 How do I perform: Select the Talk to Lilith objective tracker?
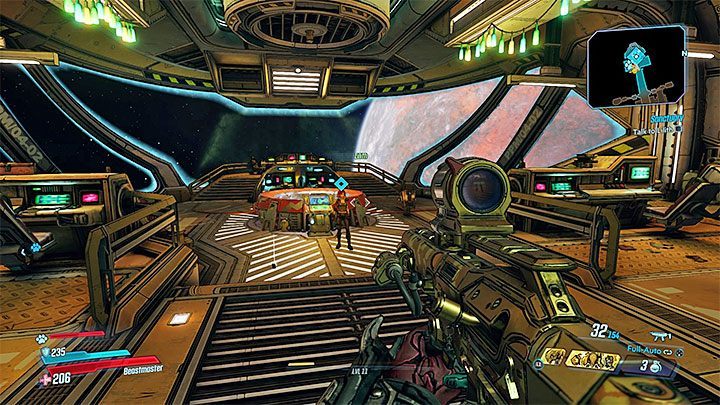[x=681, y=129]
